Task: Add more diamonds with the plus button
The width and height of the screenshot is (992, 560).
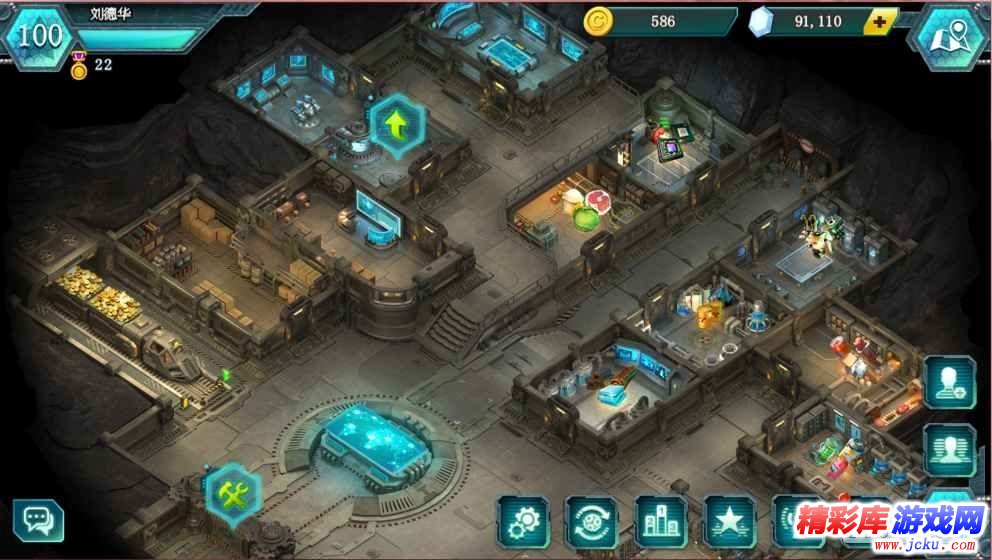Action: click(x=879, y=21)
